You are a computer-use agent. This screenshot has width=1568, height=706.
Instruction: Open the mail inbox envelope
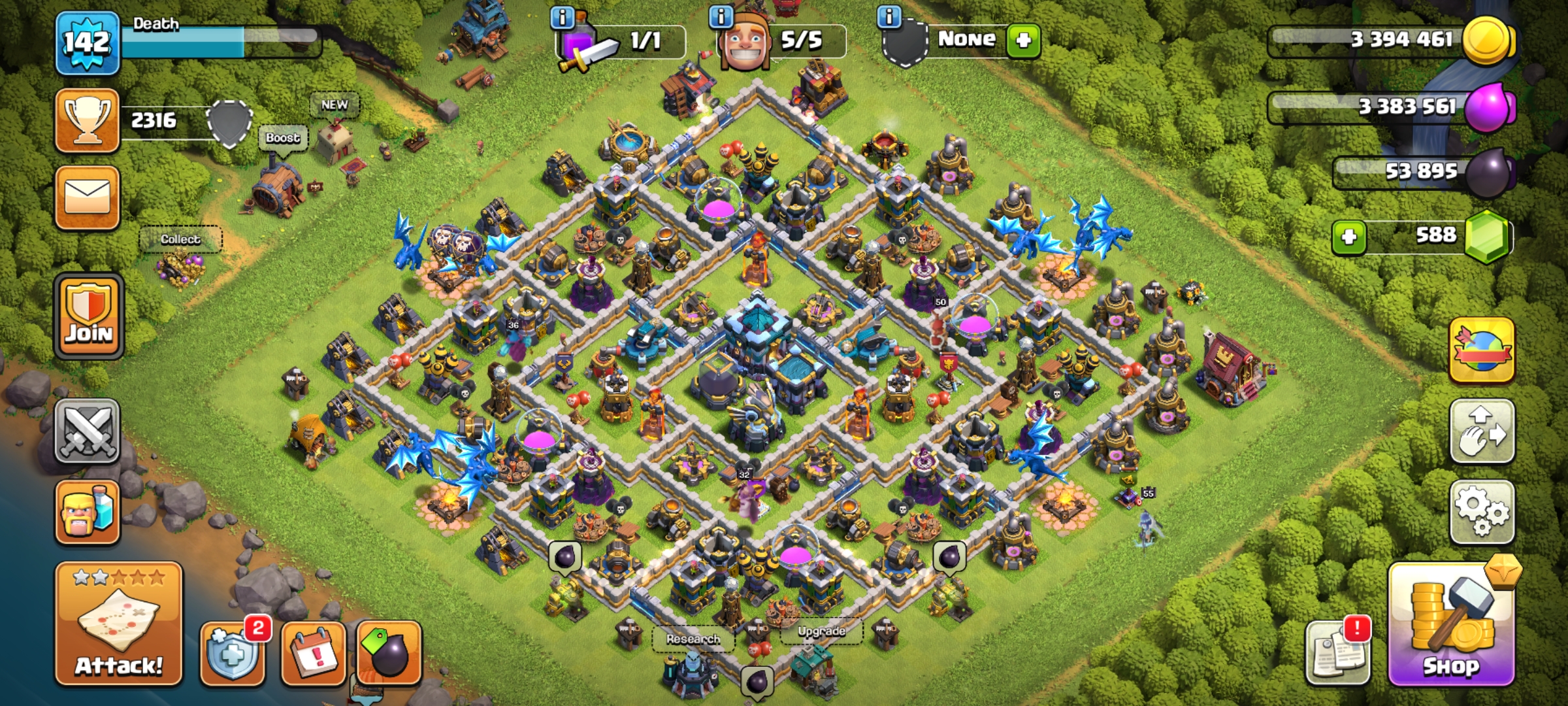point(88,197)
